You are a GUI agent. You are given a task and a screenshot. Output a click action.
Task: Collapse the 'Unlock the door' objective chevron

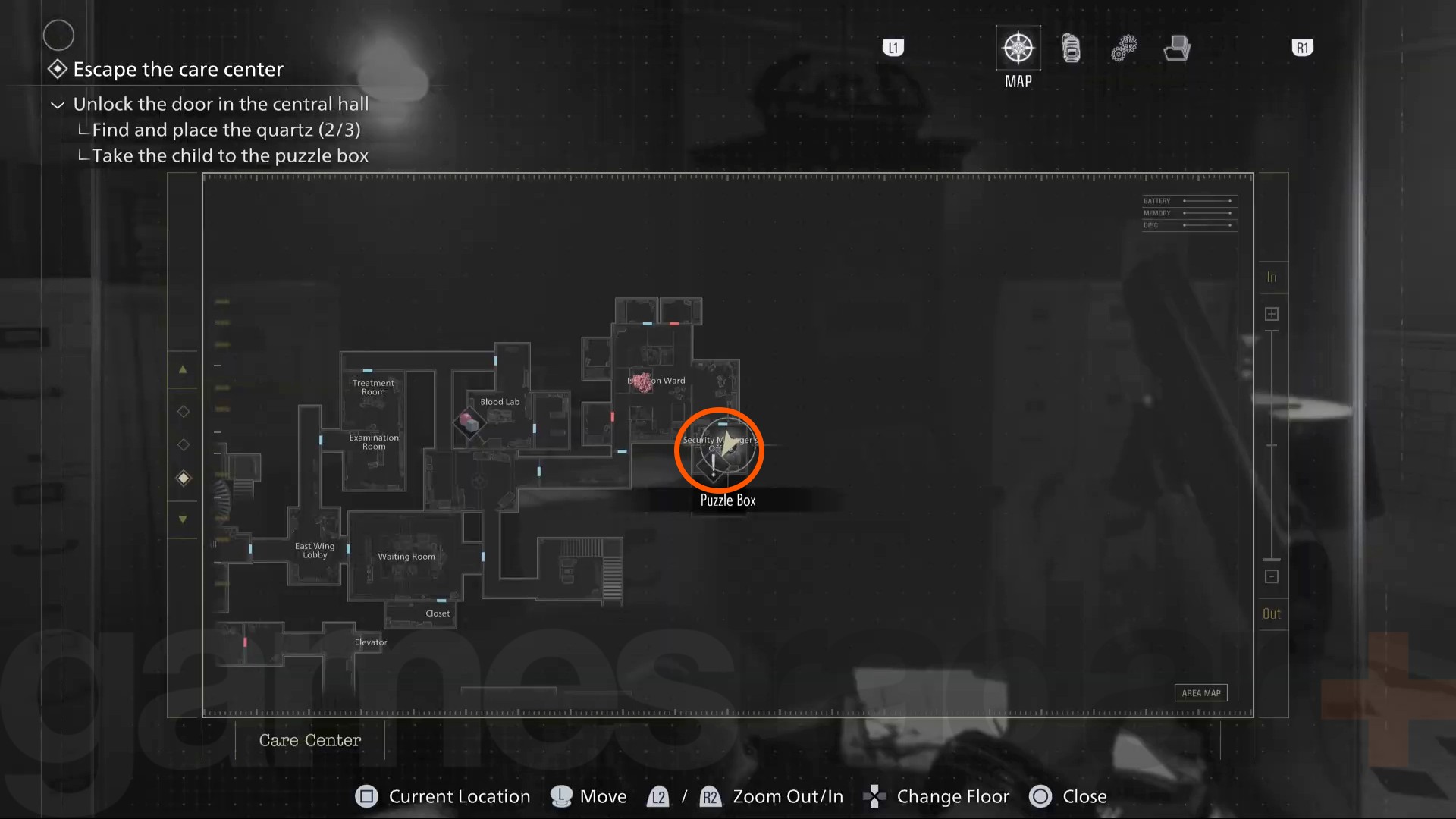57,104
